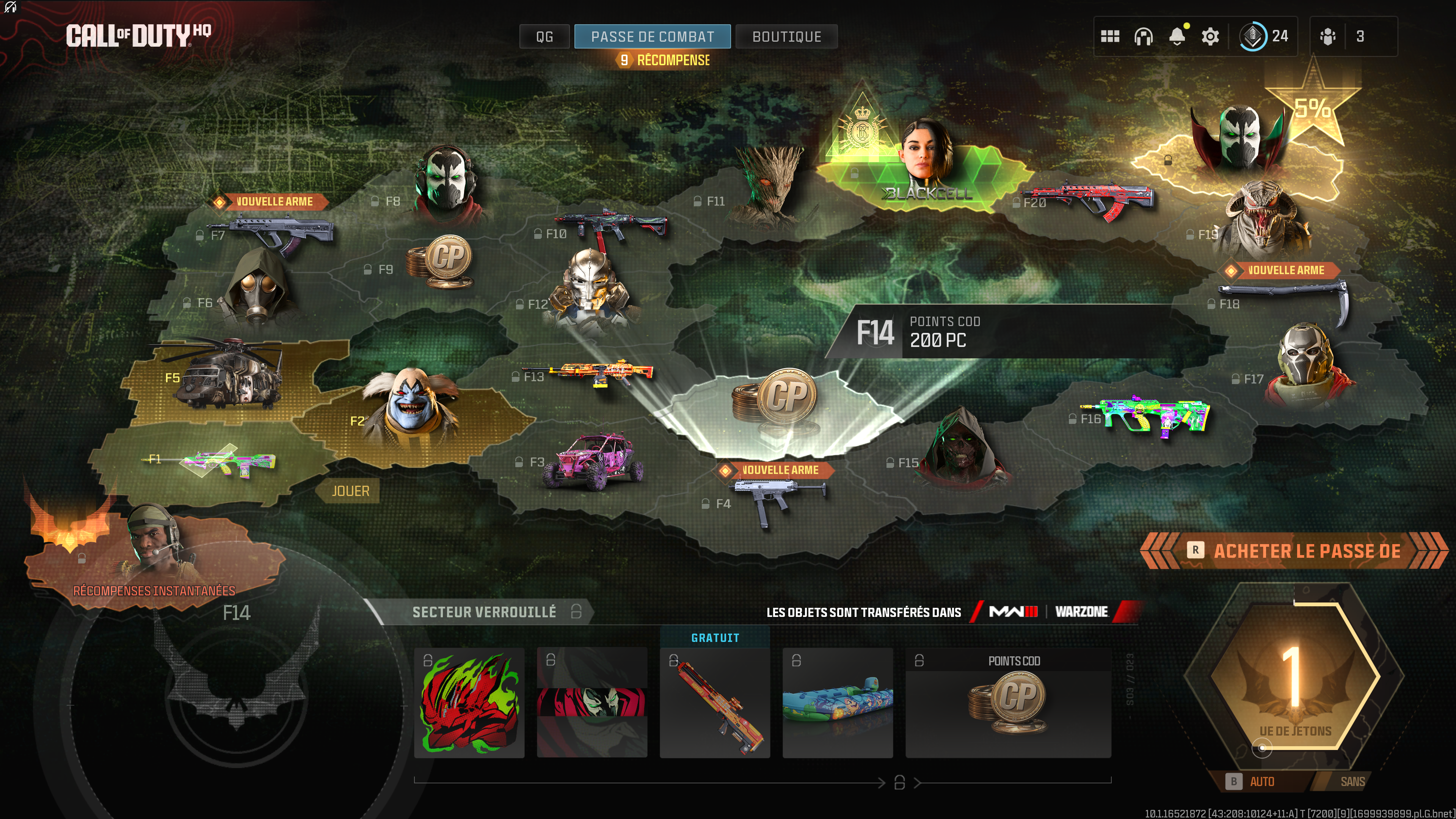1456x819 pixels.
Task: Select sector F3 pink buggy reward
Action: click(x=593, y=461)
